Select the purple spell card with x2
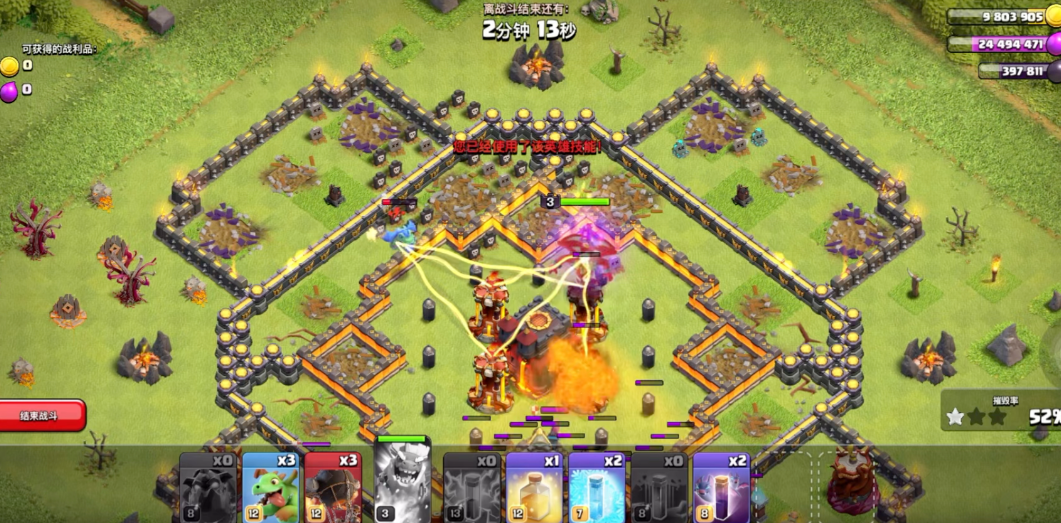The height and width of the screenshot is (523, 1061). [x=721, y=487]
